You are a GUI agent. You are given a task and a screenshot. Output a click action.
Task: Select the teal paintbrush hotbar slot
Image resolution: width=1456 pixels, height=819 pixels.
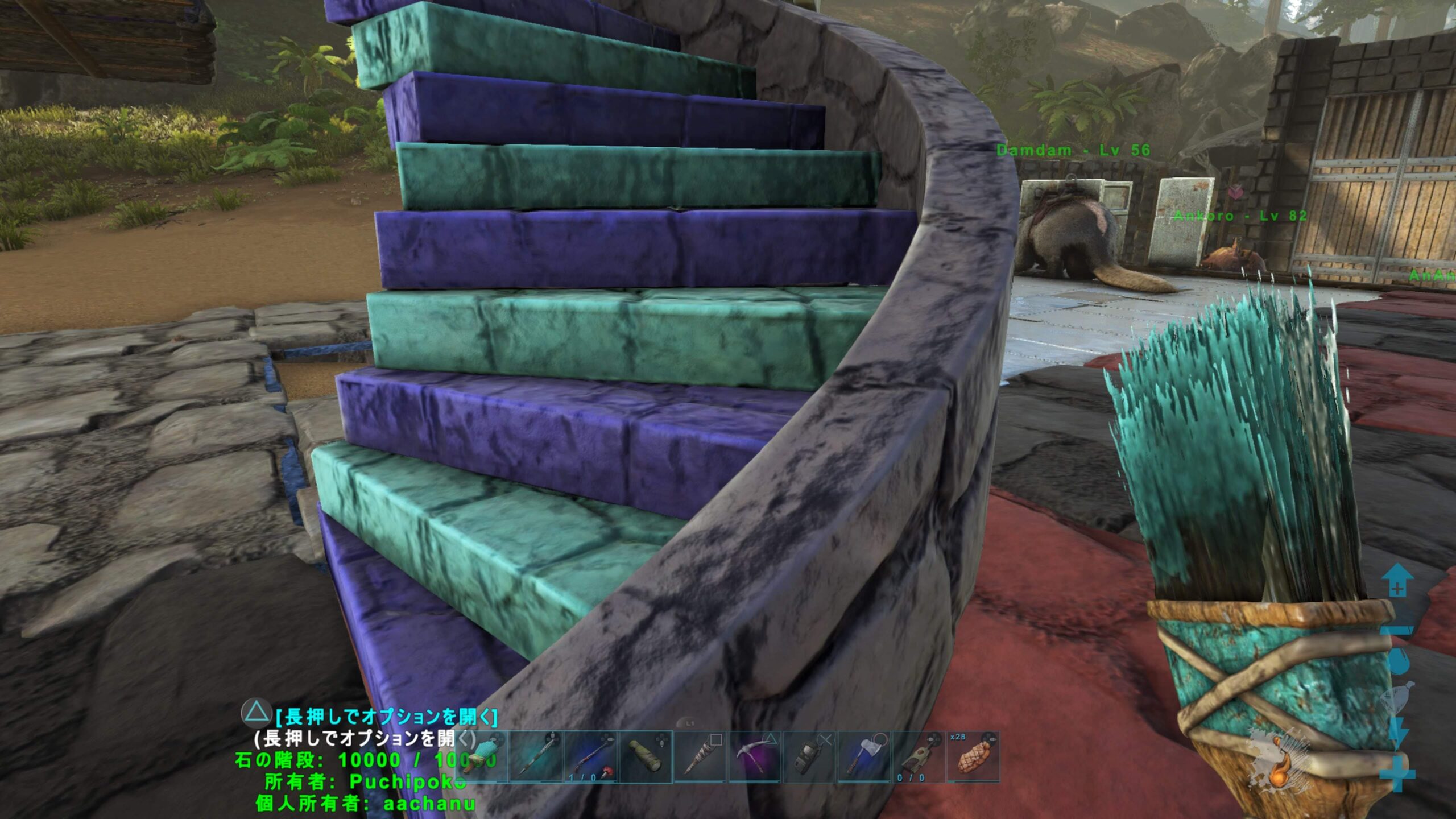click(483, 757)
